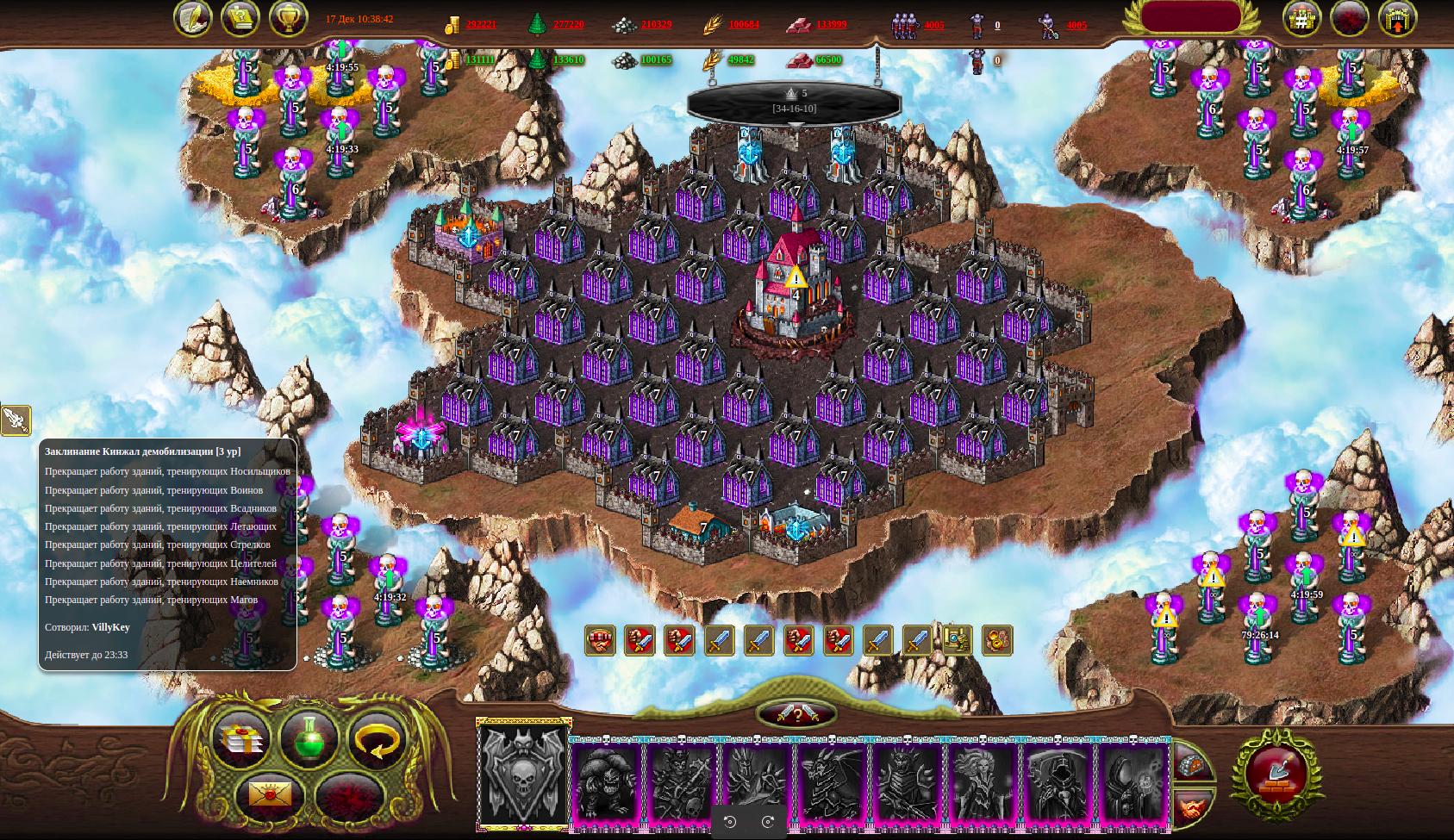
Task: Click the castle grid icon
Action: click(x=1301, y=19)
